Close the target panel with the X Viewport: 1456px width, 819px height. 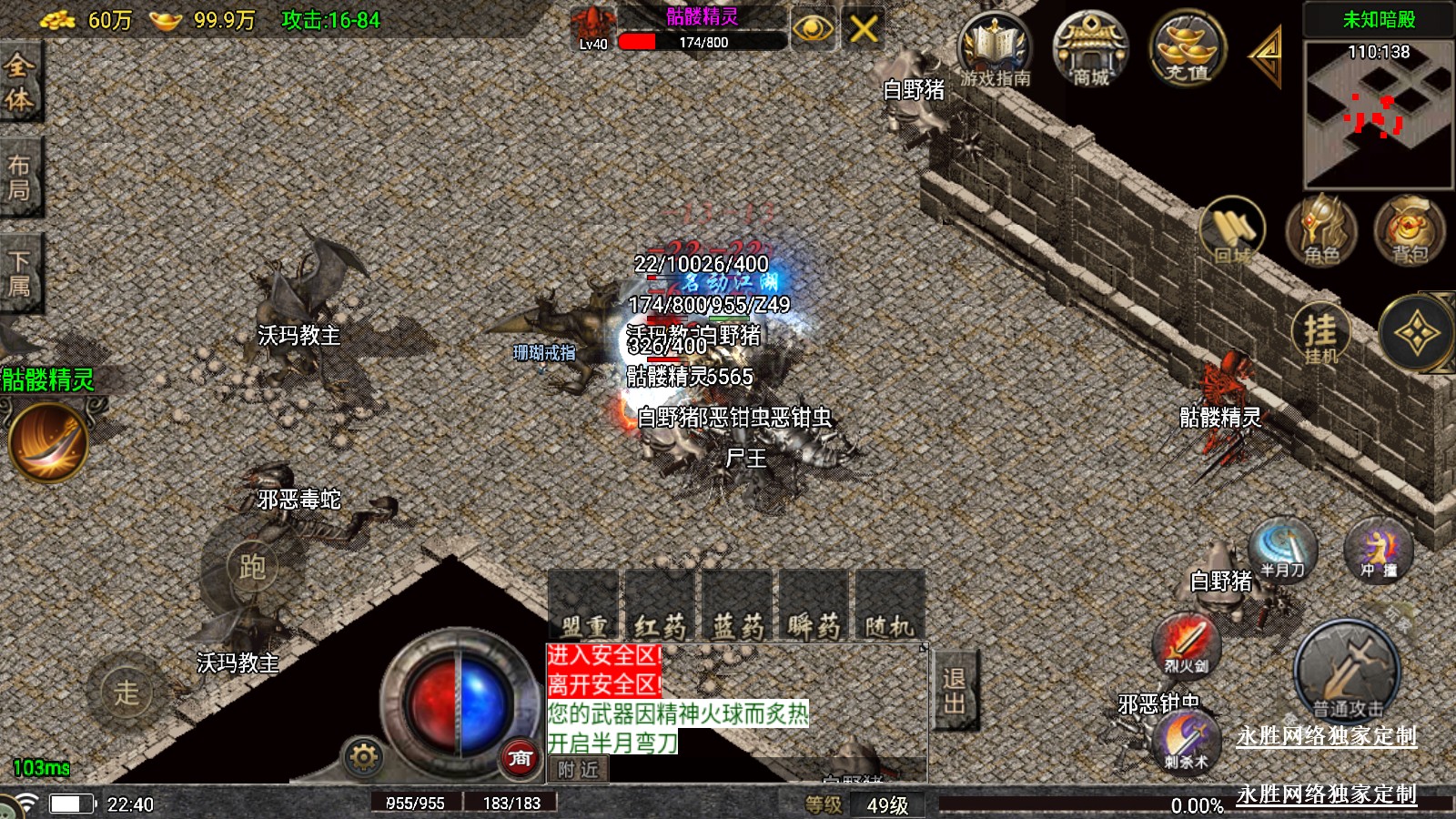pyautogui.click(x=863, y=29)
